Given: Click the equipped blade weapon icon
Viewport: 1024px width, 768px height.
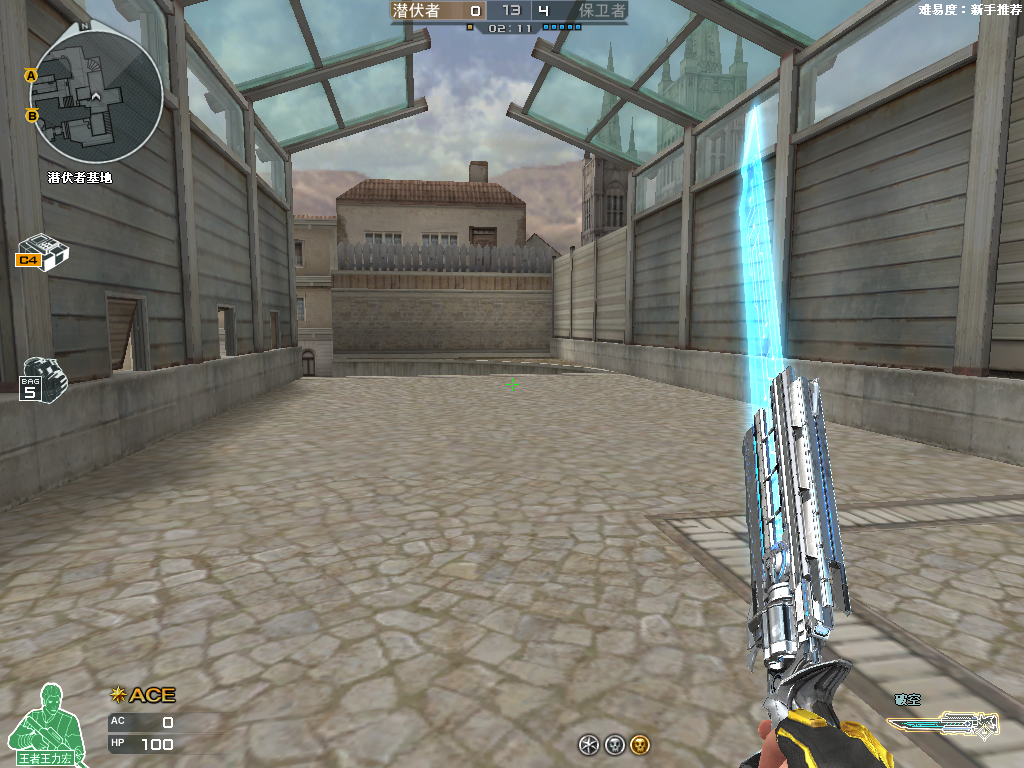Looking at the screenshot, I should coord(943,723).
